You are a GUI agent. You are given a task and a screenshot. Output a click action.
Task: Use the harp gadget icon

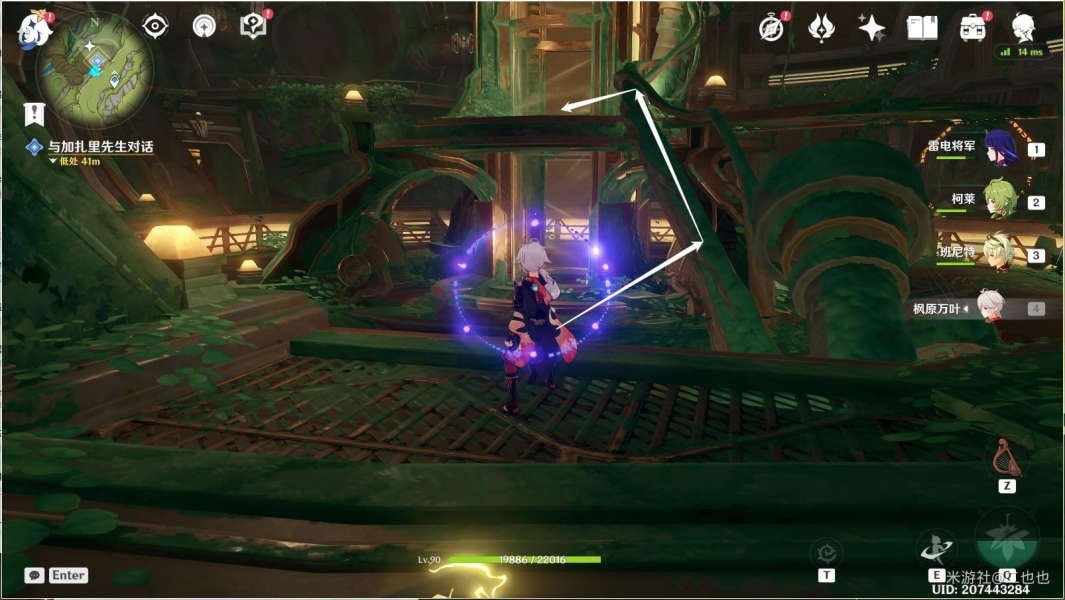pyautogui.click(x=1006, y=459)
